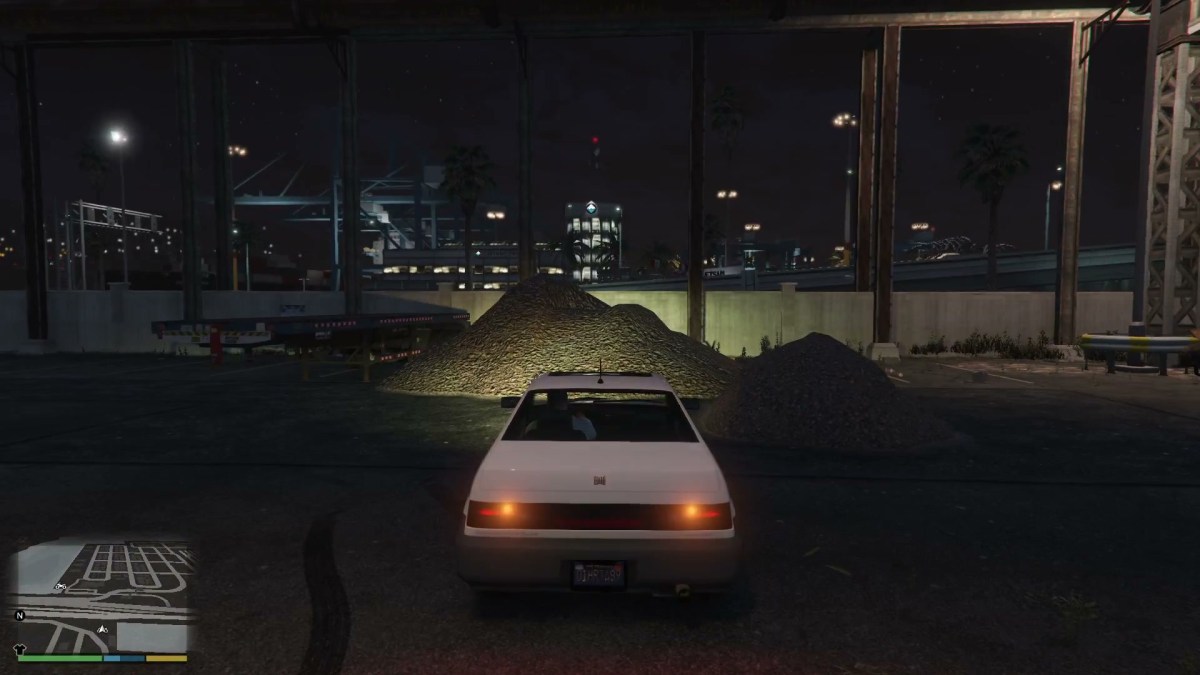Select the motorcycle blip on the minimap

(x=60, y=586)
